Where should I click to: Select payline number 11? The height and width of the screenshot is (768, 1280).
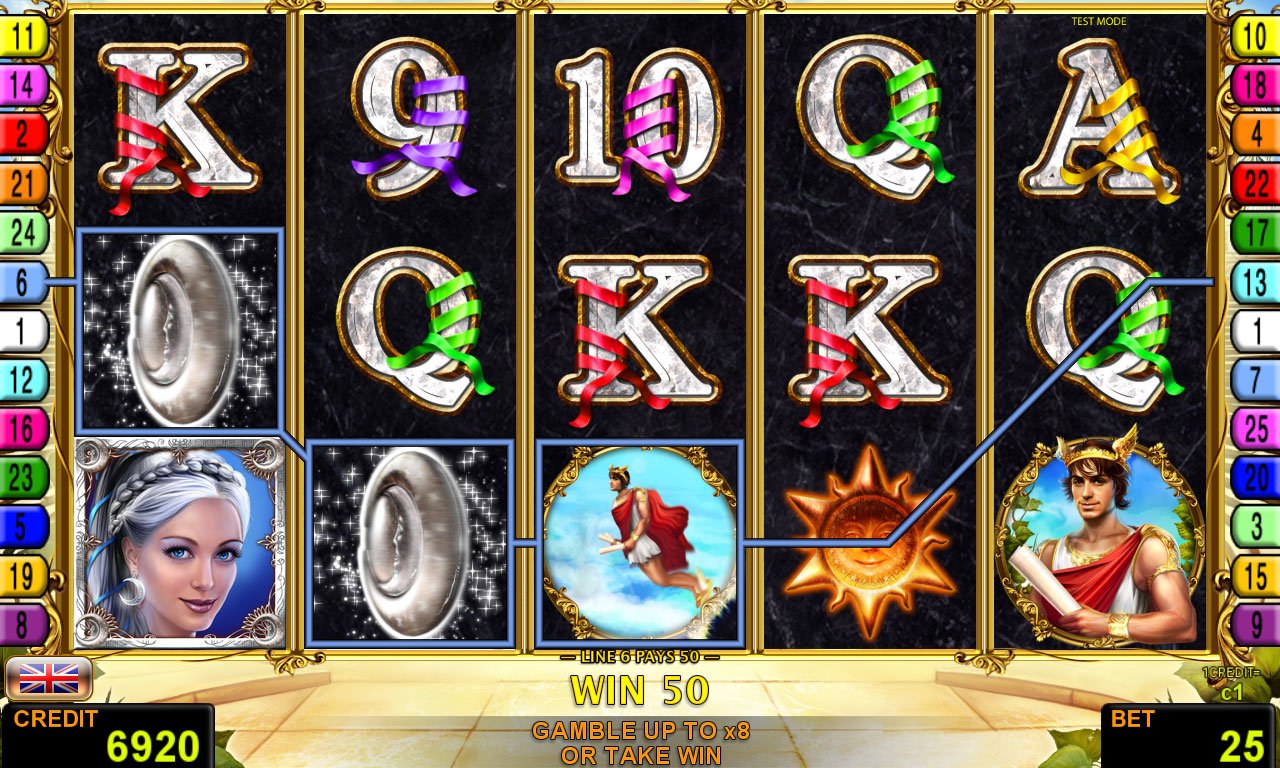coord(24,37)
